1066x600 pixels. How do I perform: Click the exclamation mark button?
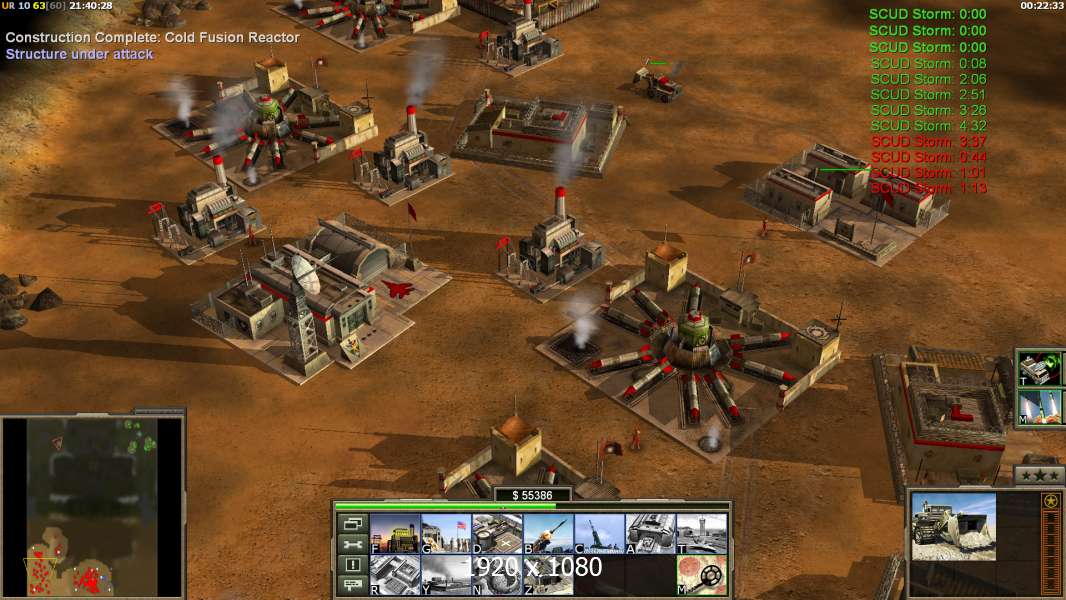pos(352,565)
